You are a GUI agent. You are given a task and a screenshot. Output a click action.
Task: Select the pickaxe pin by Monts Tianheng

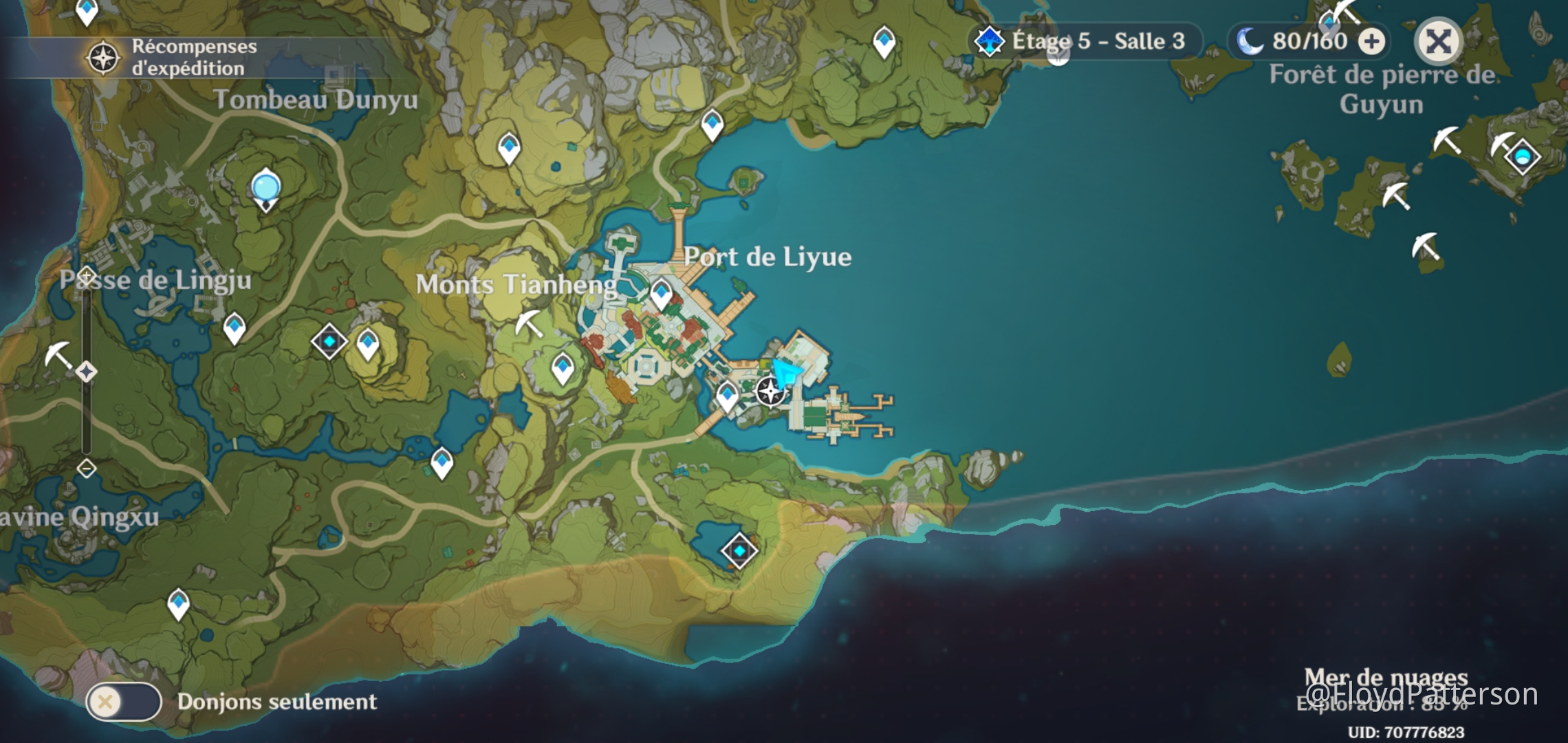[530, 323]
